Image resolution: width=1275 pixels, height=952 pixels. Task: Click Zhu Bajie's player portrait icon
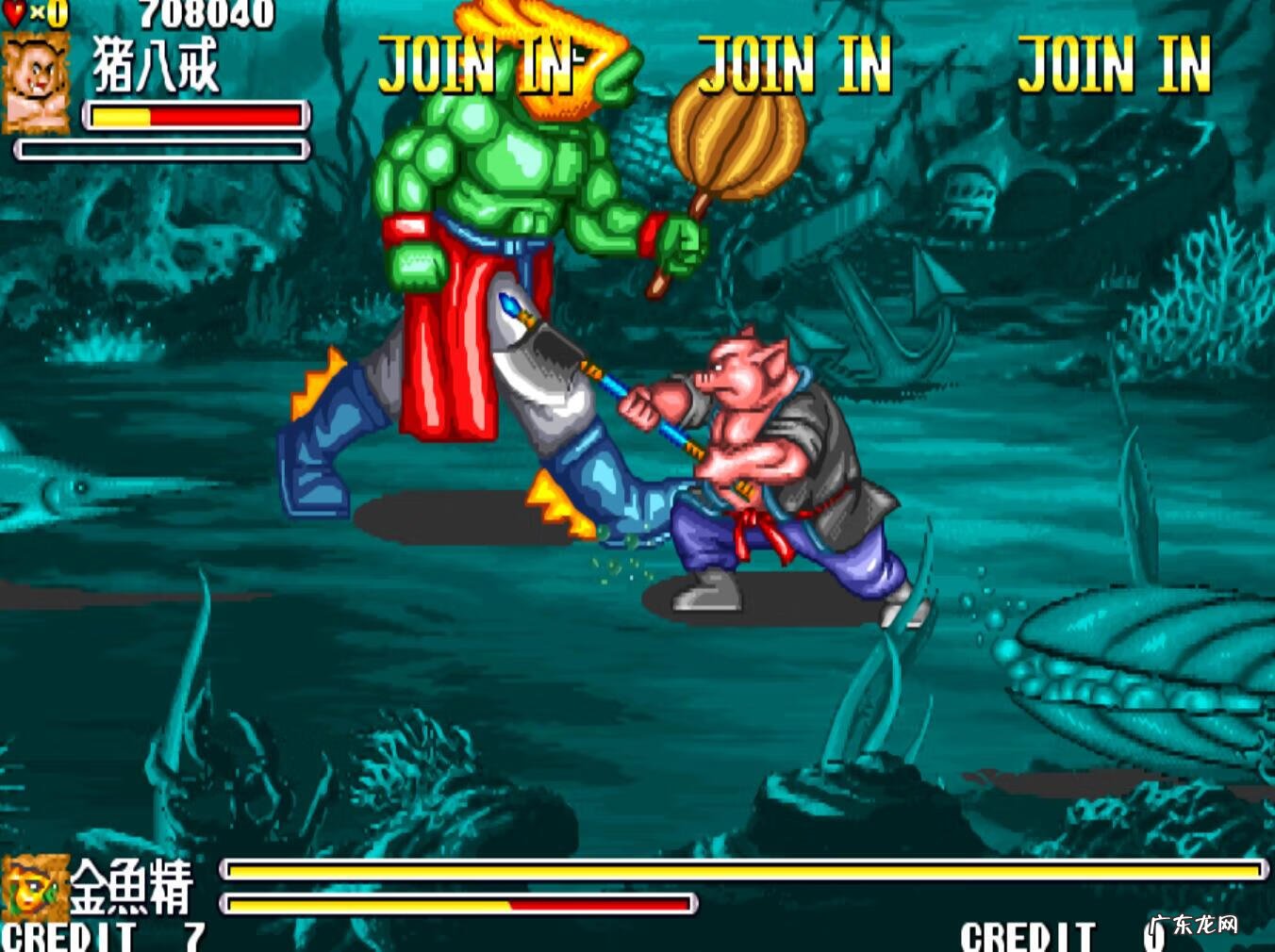[x=37, y=82]
